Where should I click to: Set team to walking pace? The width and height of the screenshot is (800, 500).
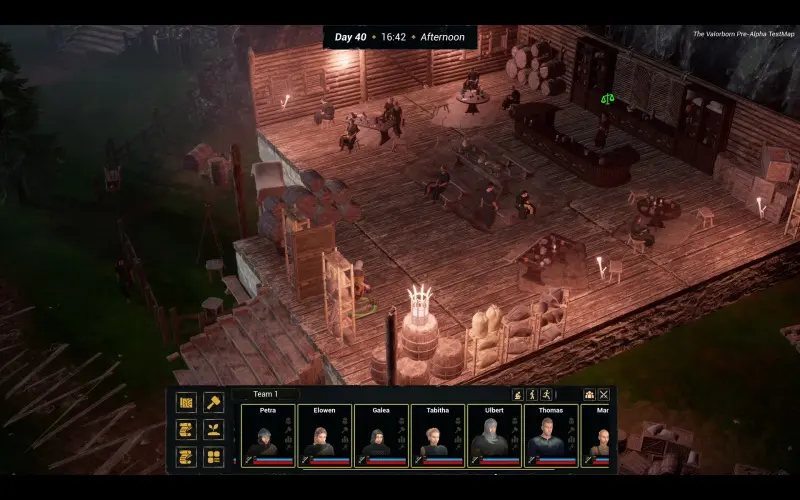point(532,395)
